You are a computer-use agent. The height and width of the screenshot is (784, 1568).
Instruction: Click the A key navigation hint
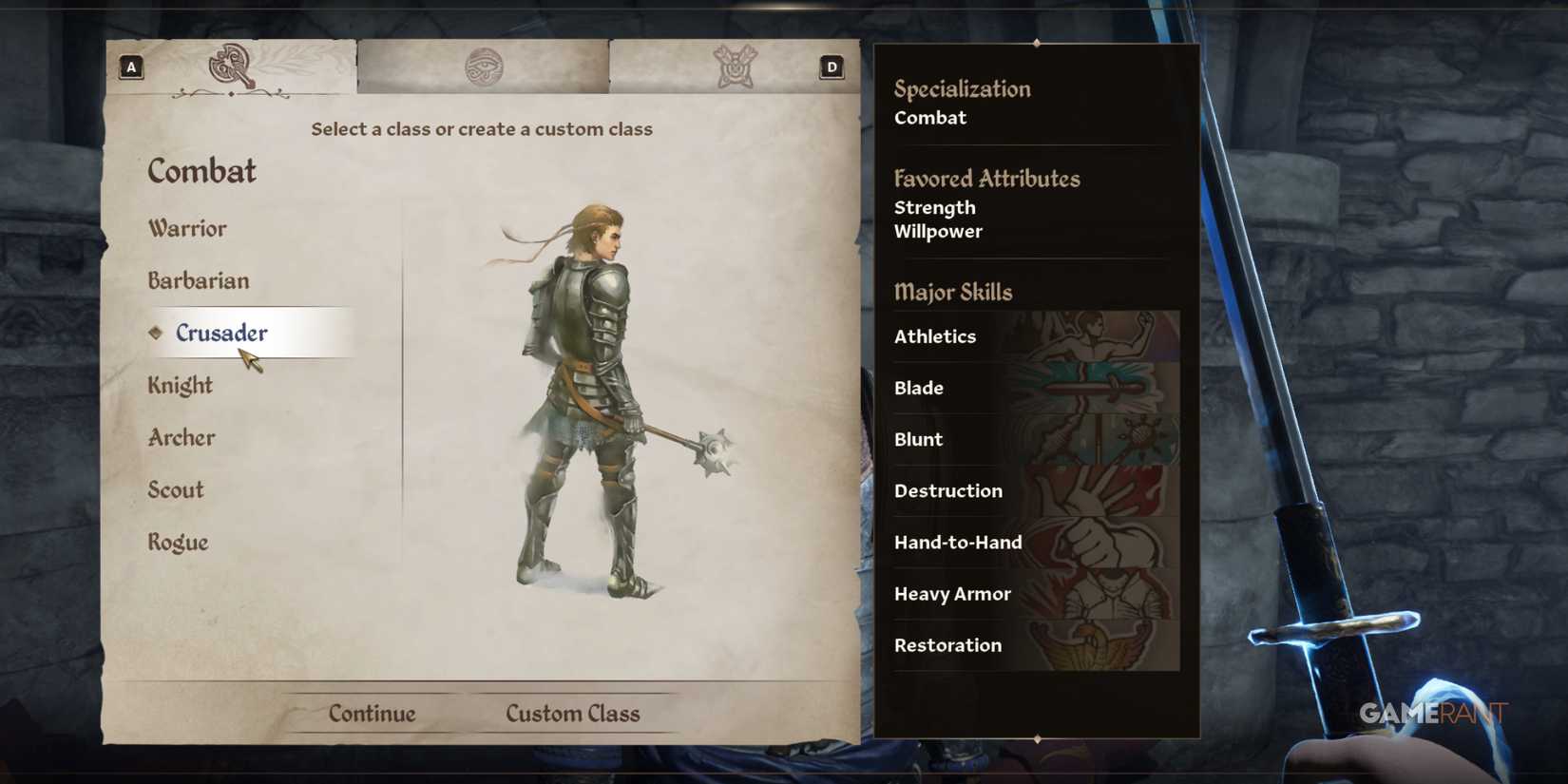pyautogui.click(x=129, y=67)
